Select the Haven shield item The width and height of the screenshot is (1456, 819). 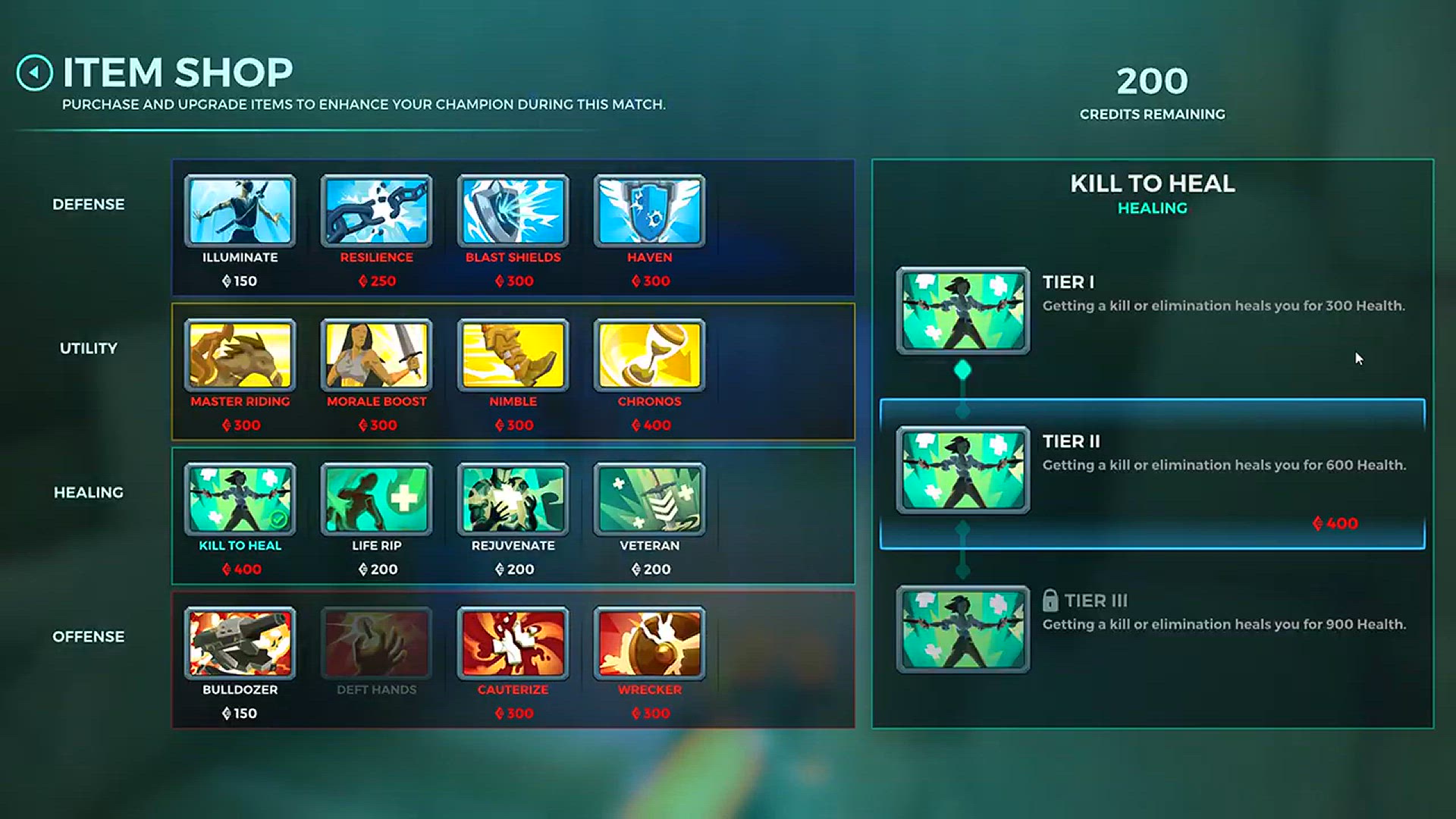pos(649,212)
